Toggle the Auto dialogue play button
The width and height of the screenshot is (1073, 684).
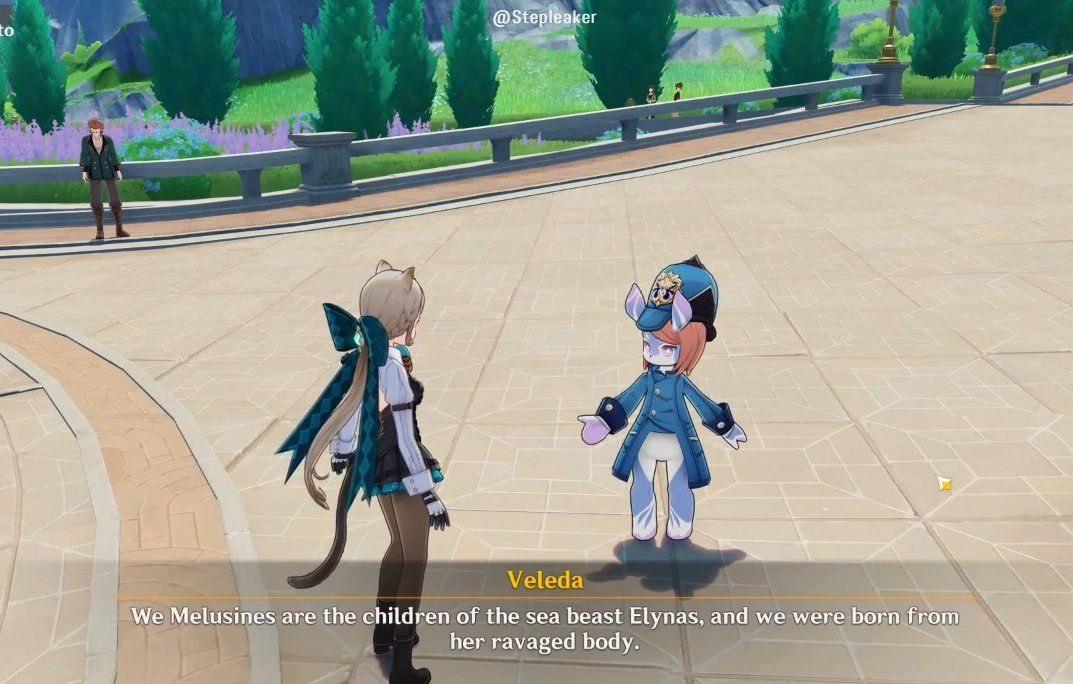click(6, 30)
